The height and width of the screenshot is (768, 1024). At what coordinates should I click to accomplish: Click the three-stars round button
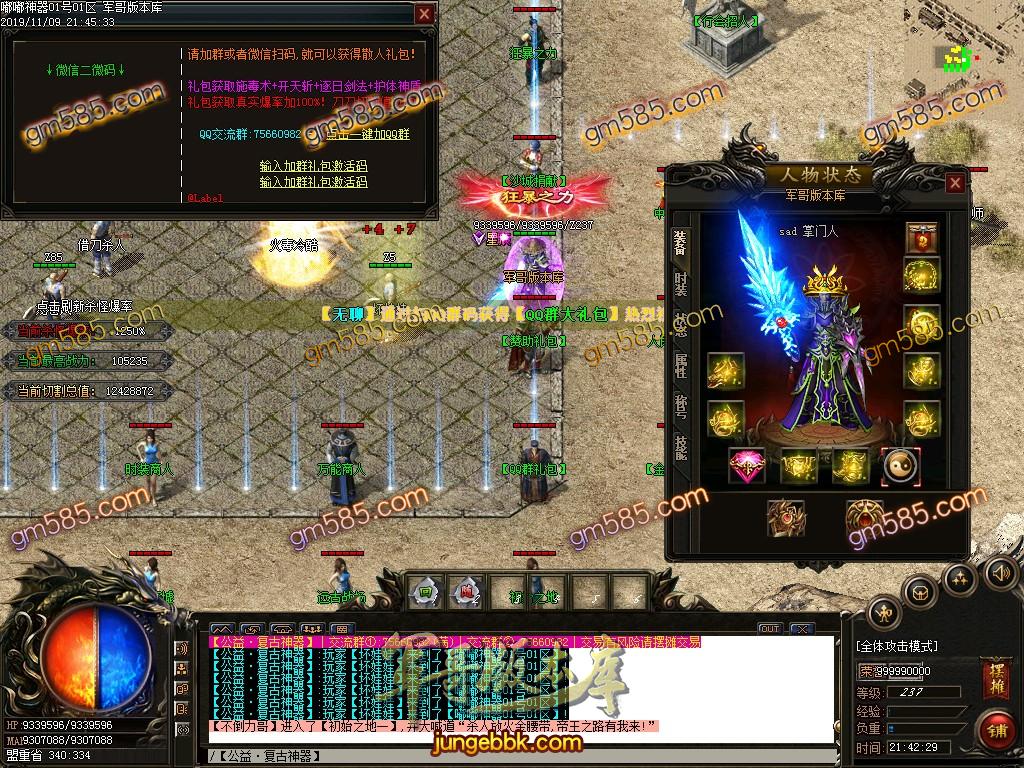(x=959, y=577)
